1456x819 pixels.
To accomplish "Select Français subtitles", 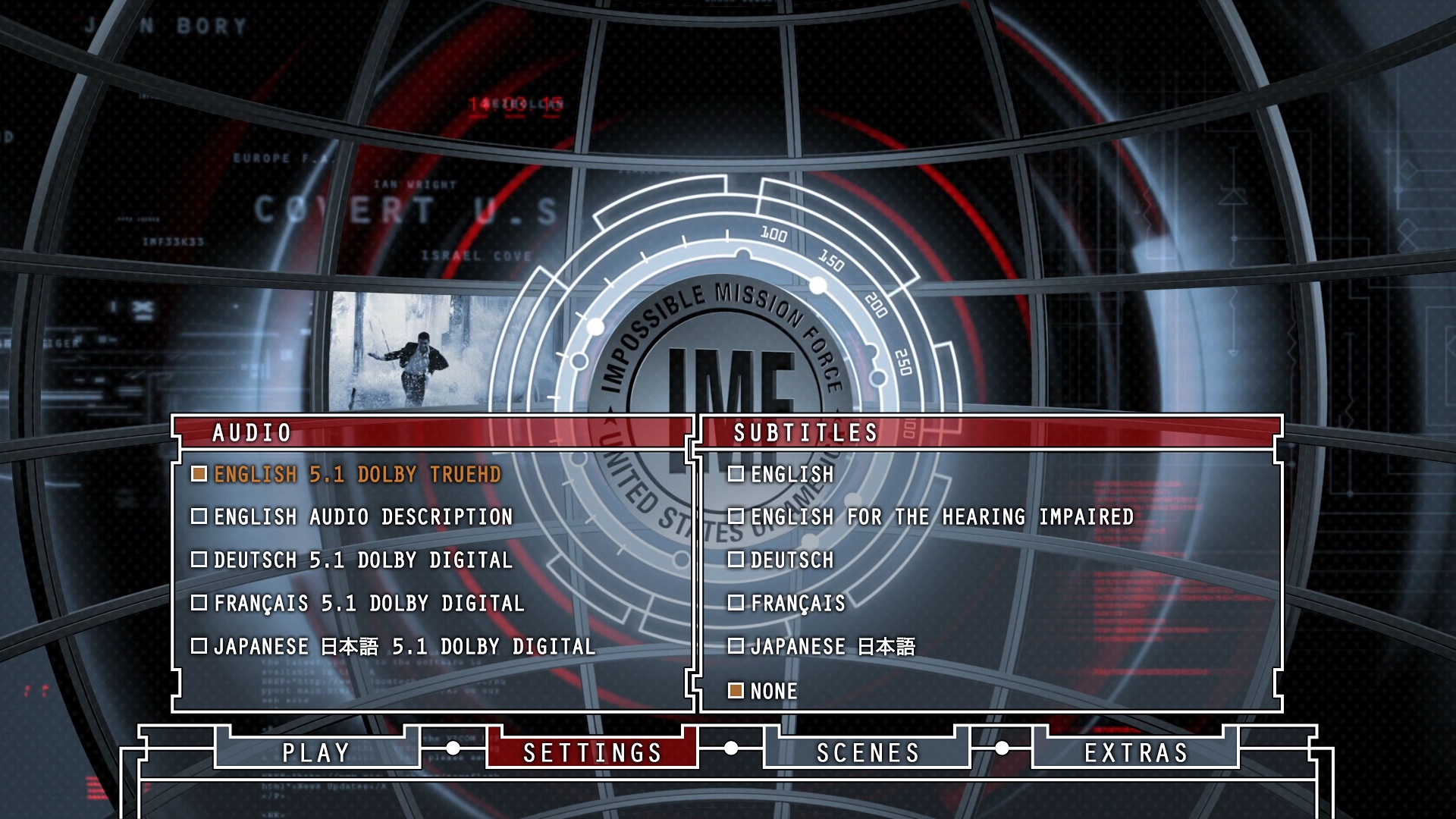I will [x=797, y=604].
